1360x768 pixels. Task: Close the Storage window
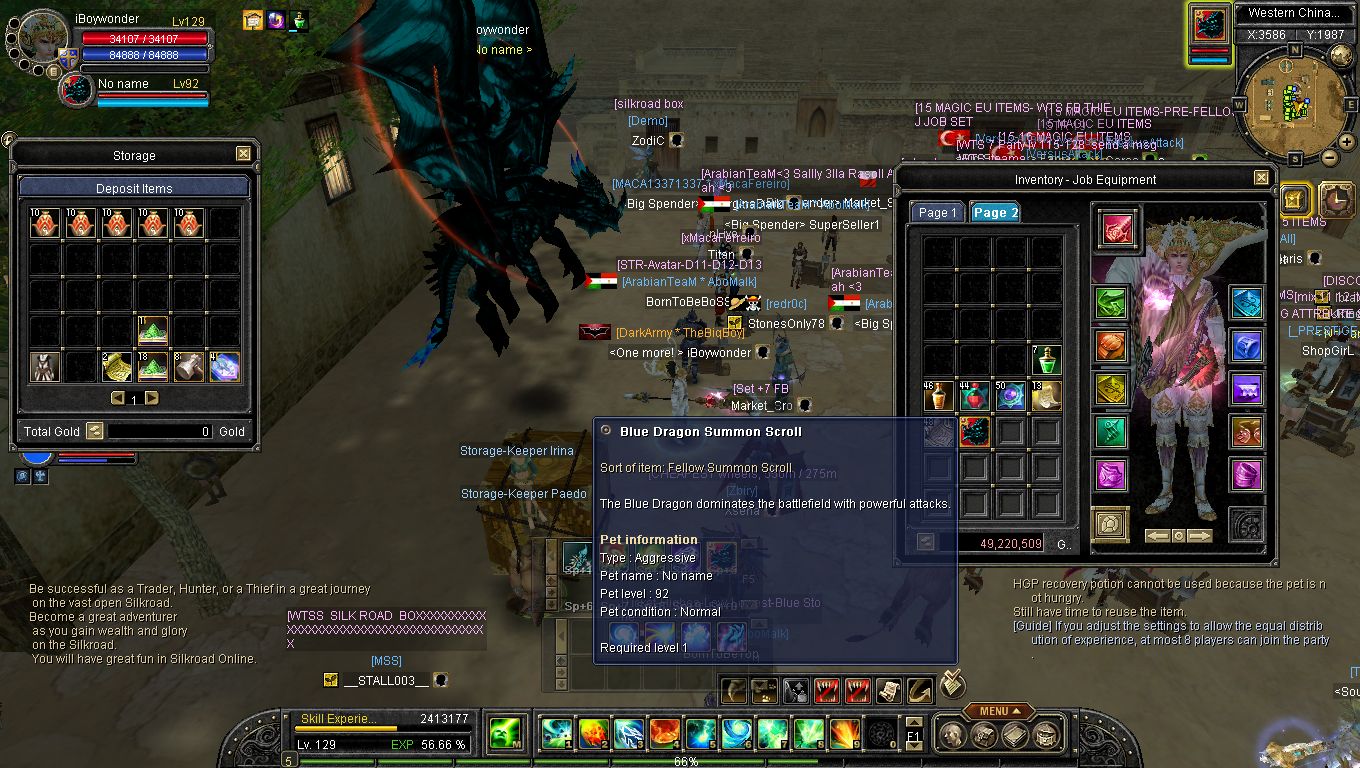(x=243, y=154)
